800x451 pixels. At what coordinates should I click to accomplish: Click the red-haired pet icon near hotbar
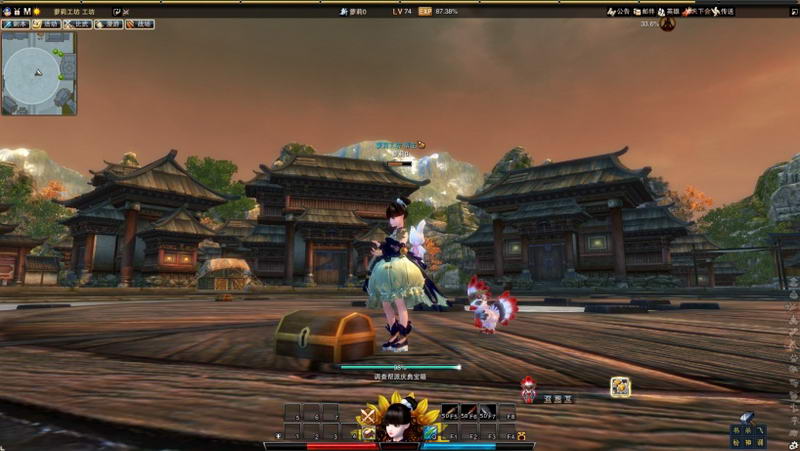click(528, 390)
